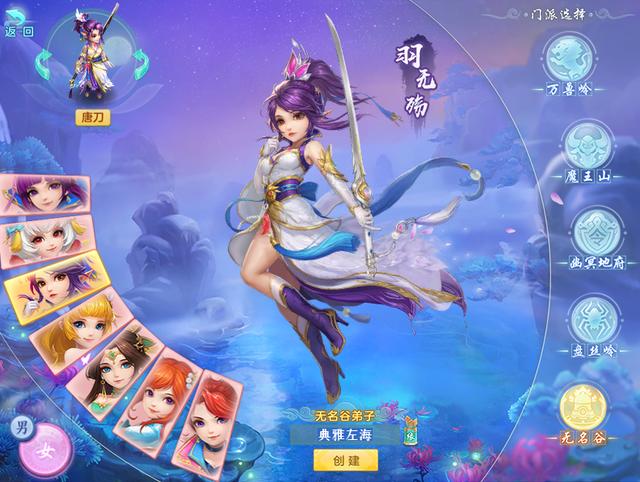
Task: Rotate weapon preview with the left arrow
Action: (x=44, y=67)
